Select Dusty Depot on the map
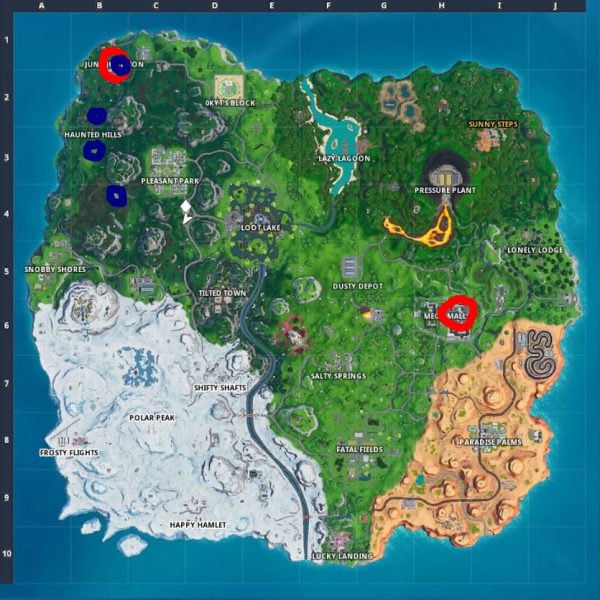The width and height of the screenshot is (600, 600). [x=358, y=286]
